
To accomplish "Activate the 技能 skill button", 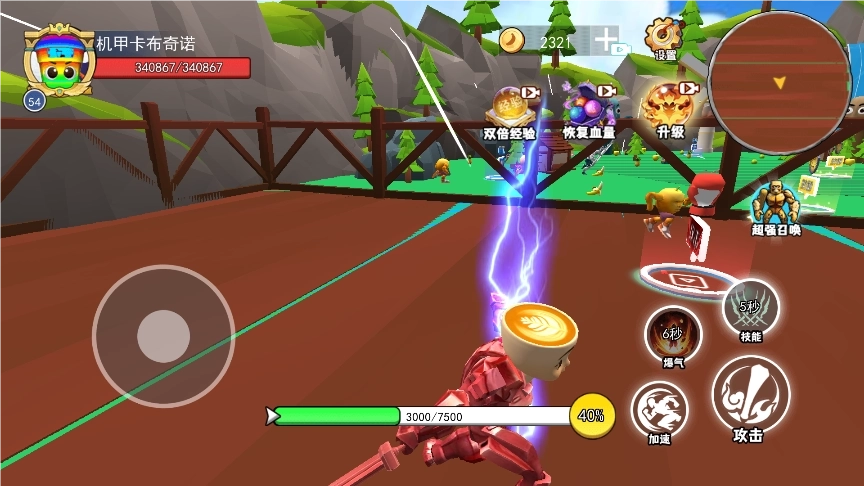I will pyautogui.click(x=751, y=307).
